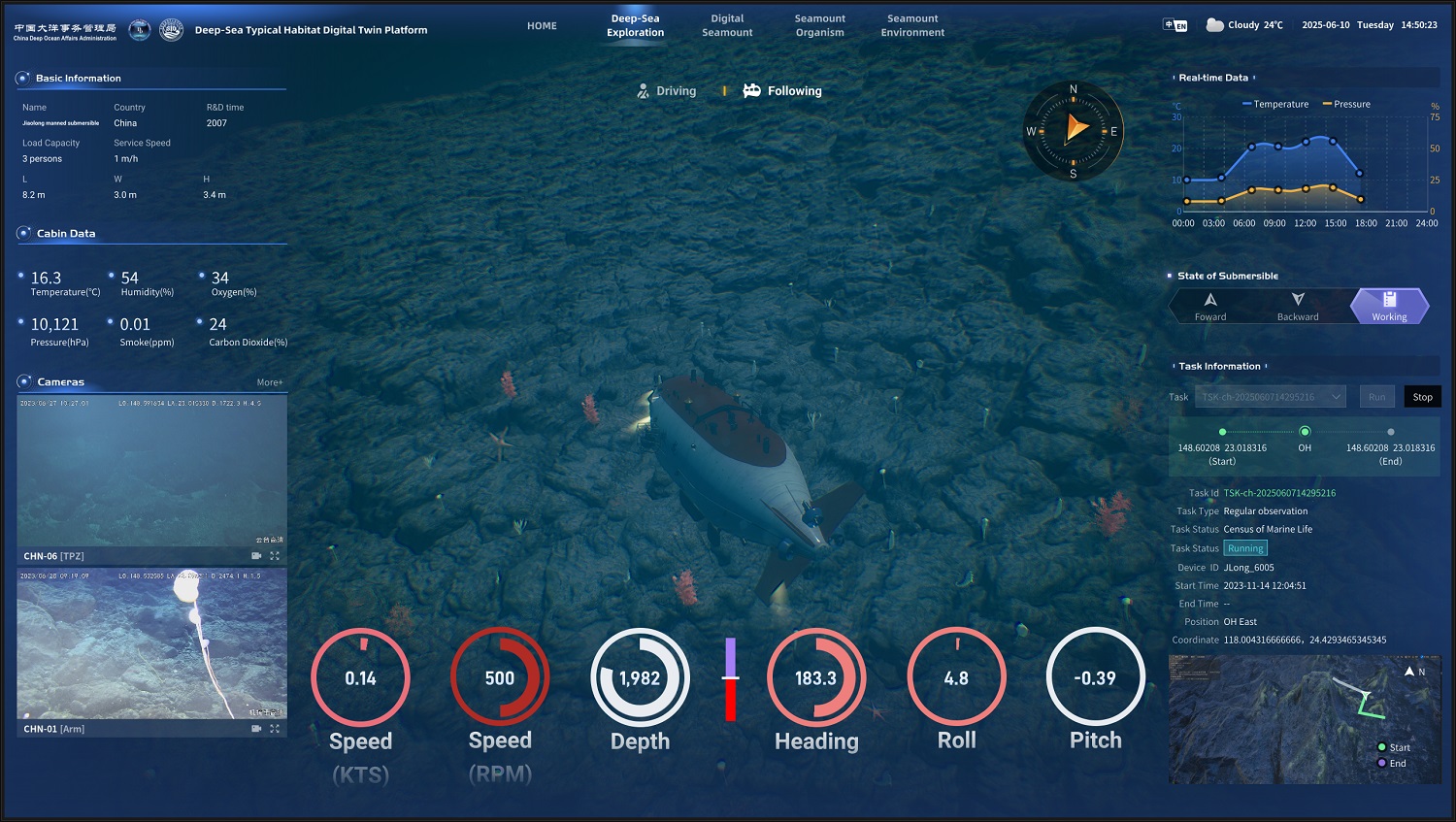
Task: Toggle the Pressure series in the Real-time Data legend
Action: (x=1345, y=104)
